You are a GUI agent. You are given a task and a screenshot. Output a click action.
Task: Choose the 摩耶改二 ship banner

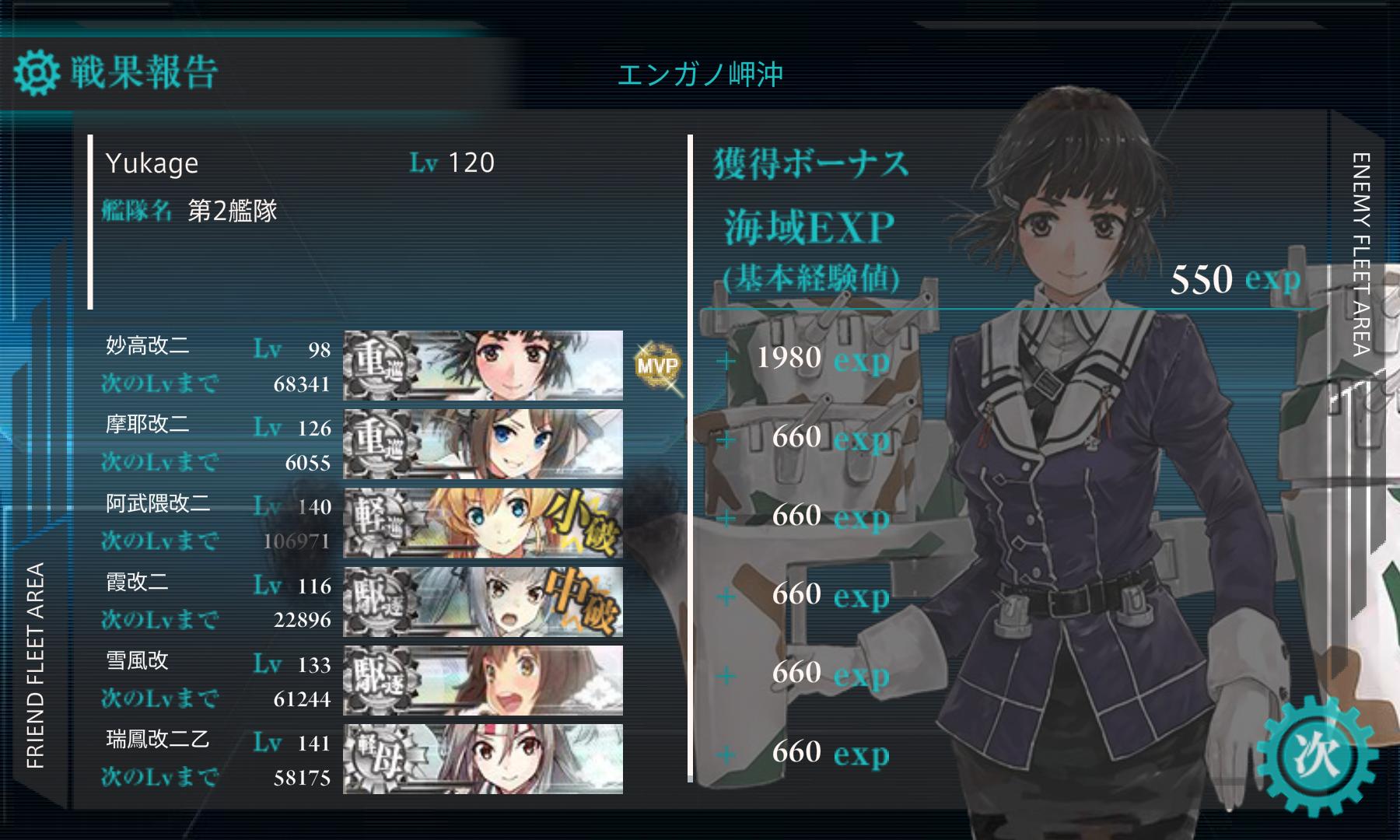pyautogui.click(x=483, y=443)
